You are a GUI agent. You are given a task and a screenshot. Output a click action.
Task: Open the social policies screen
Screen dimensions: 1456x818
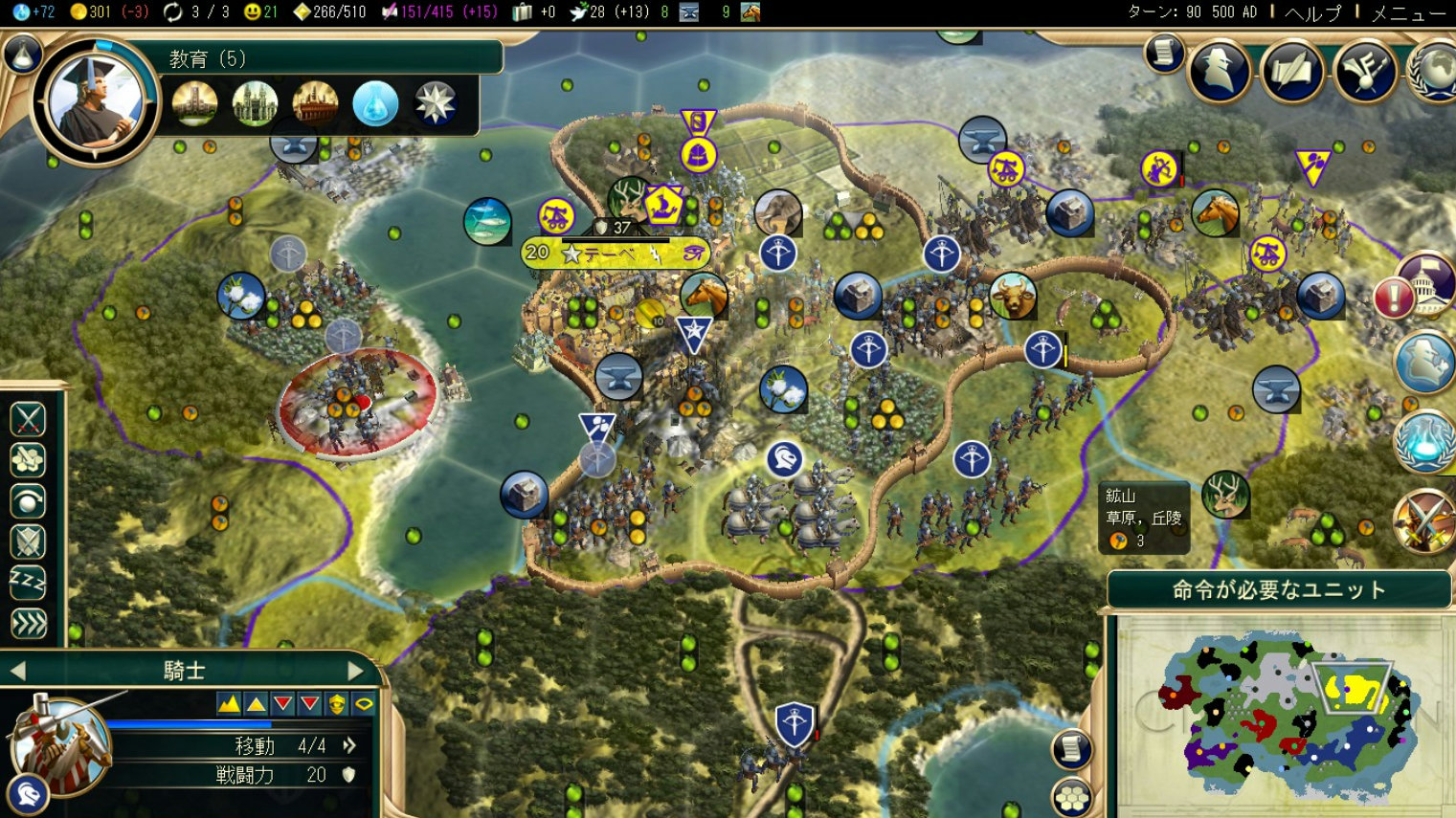tap(1293, 69)
